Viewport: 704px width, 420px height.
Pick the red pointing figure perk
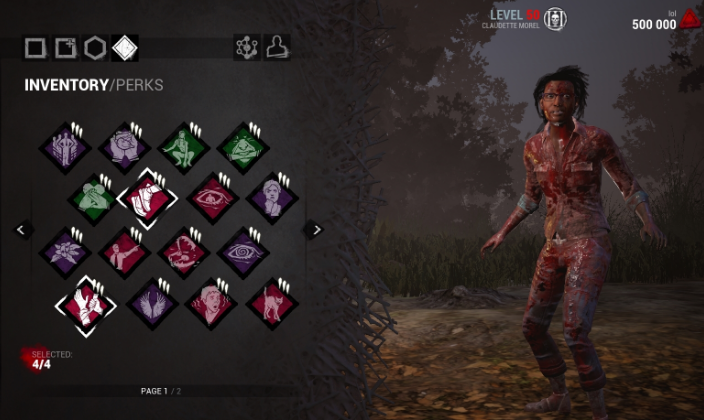click(124, 252)
